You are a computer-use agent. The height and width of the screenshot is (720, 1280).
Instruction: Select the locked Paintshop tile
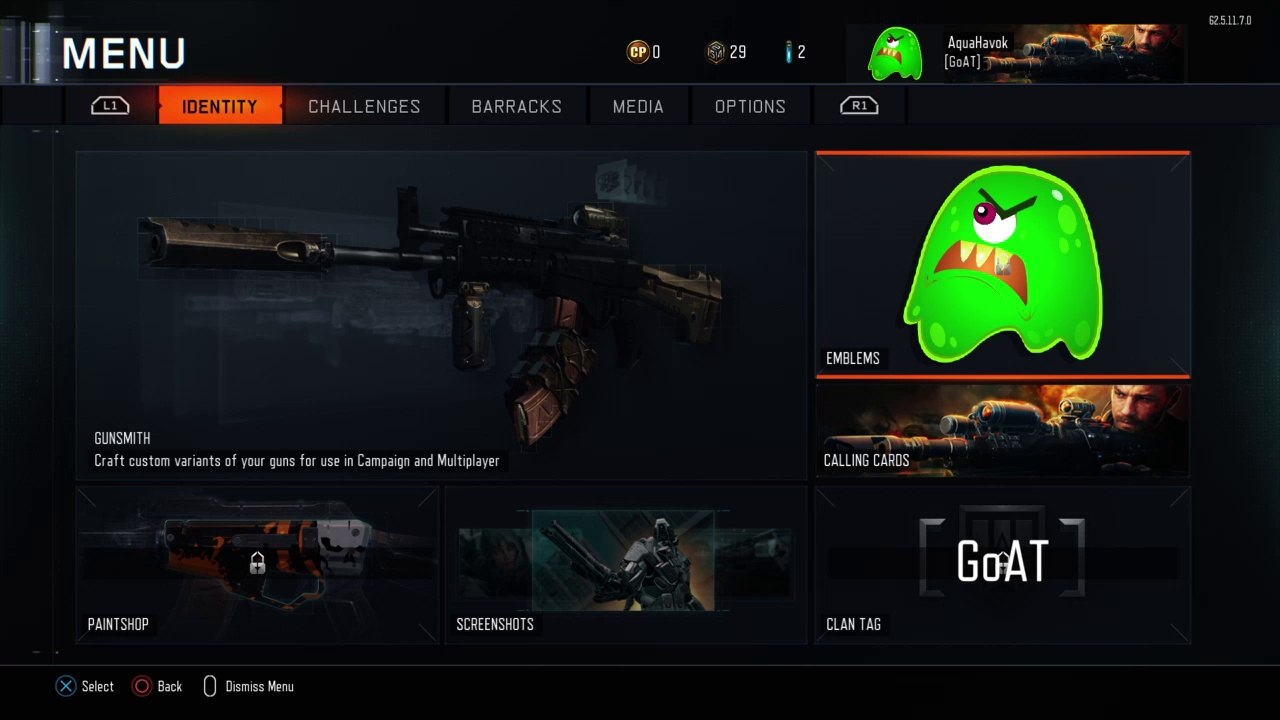coord(257,565)
